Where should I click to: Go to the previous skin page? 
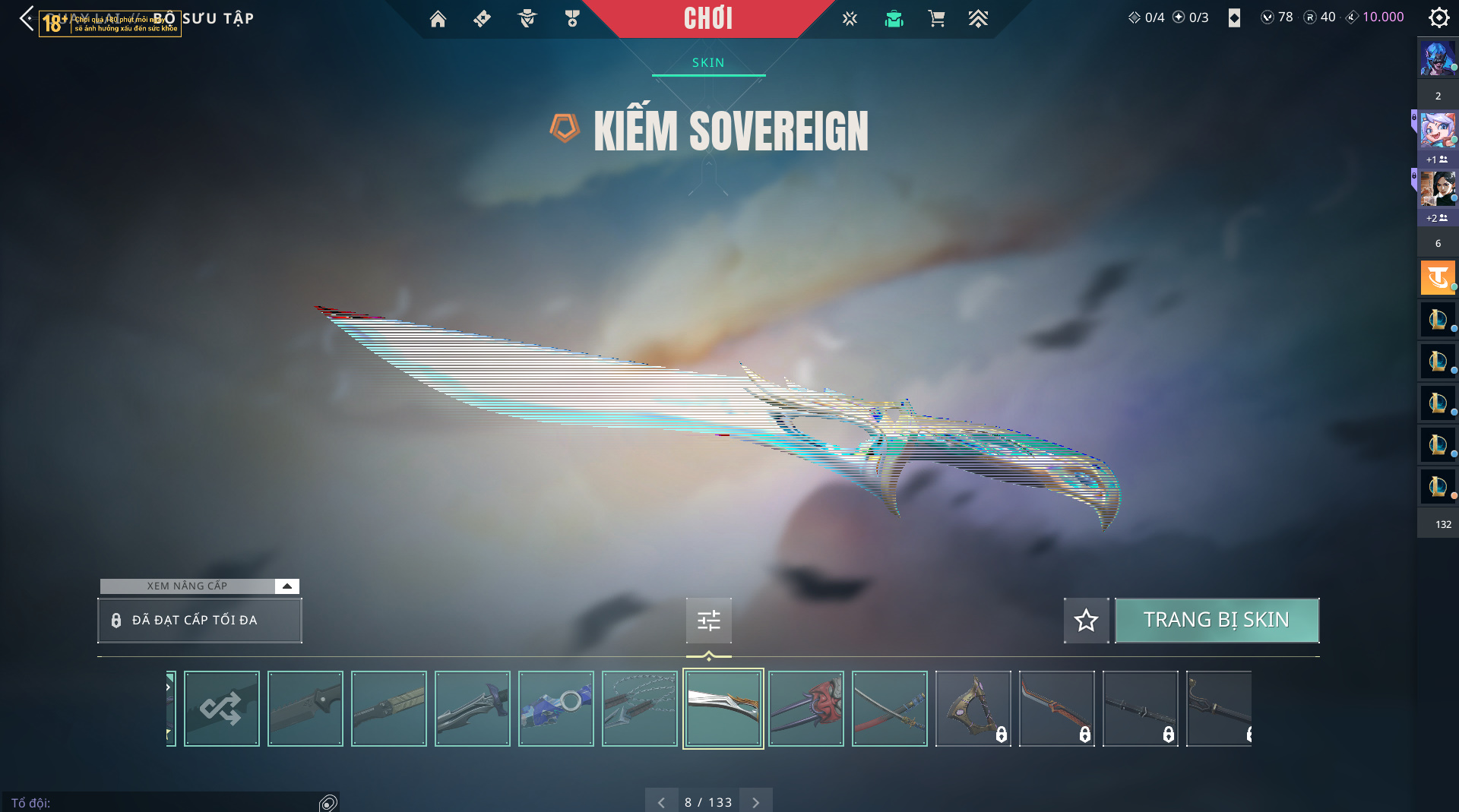tap(661, 802)
